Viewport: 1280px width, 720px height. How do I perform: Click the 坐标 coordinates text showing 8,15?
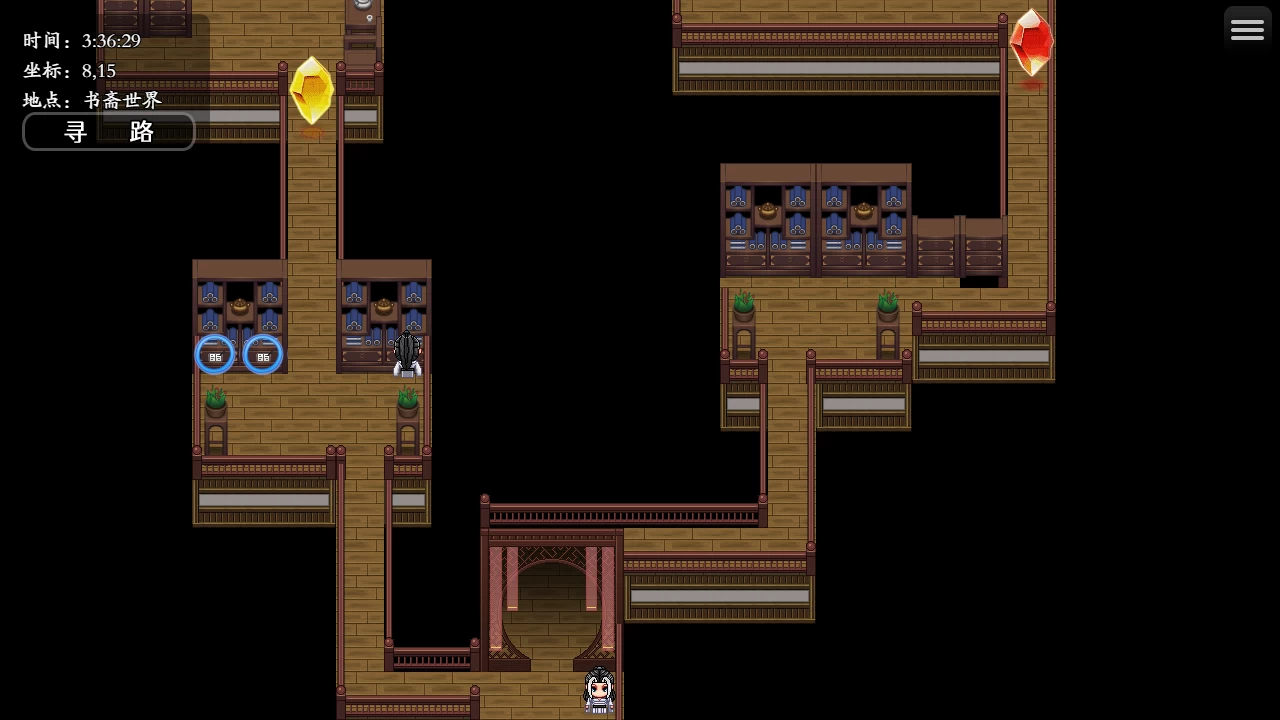point(68,70)
